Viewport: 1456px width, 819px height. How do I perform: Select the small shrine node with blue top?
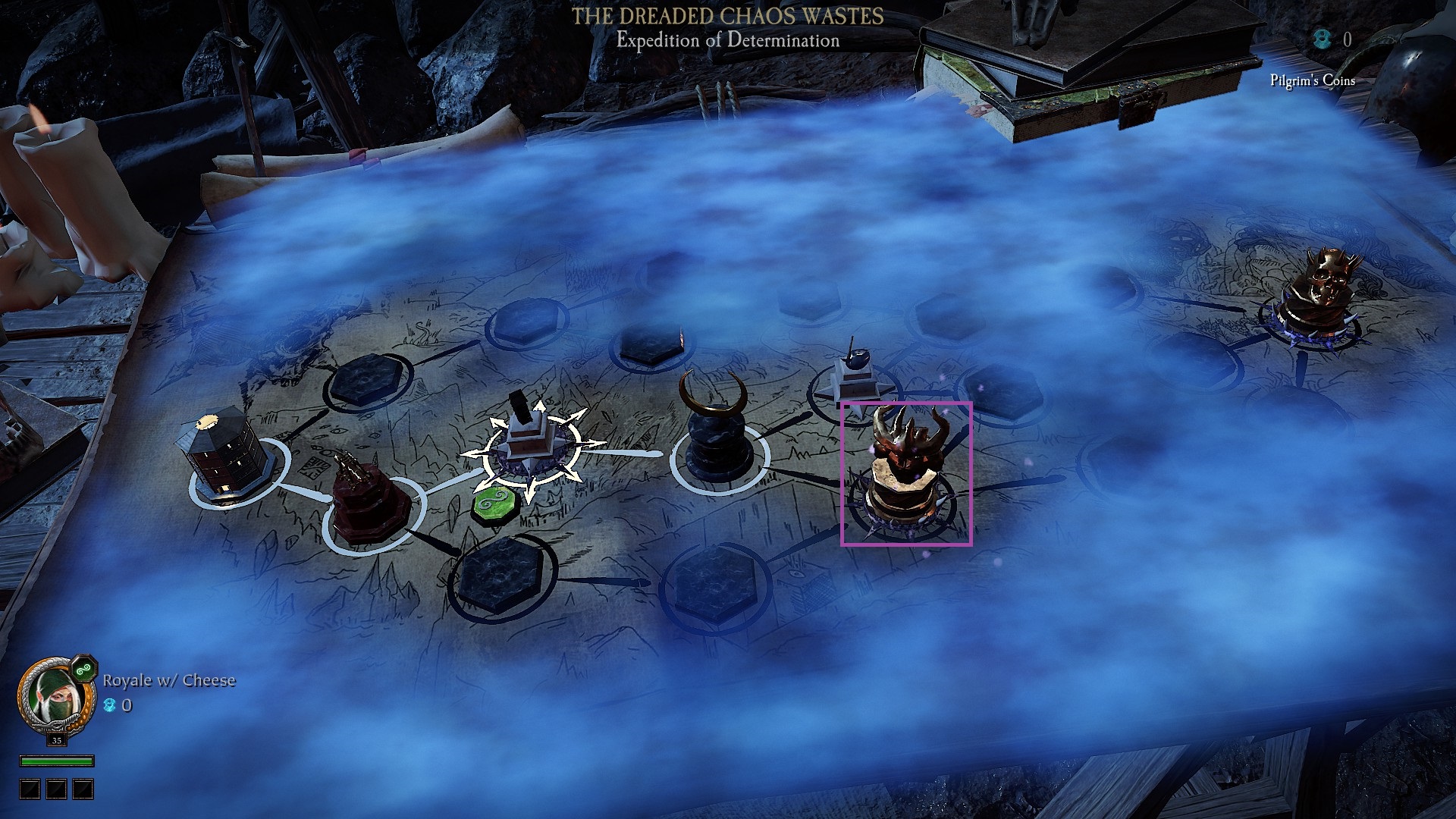(853, 379)
